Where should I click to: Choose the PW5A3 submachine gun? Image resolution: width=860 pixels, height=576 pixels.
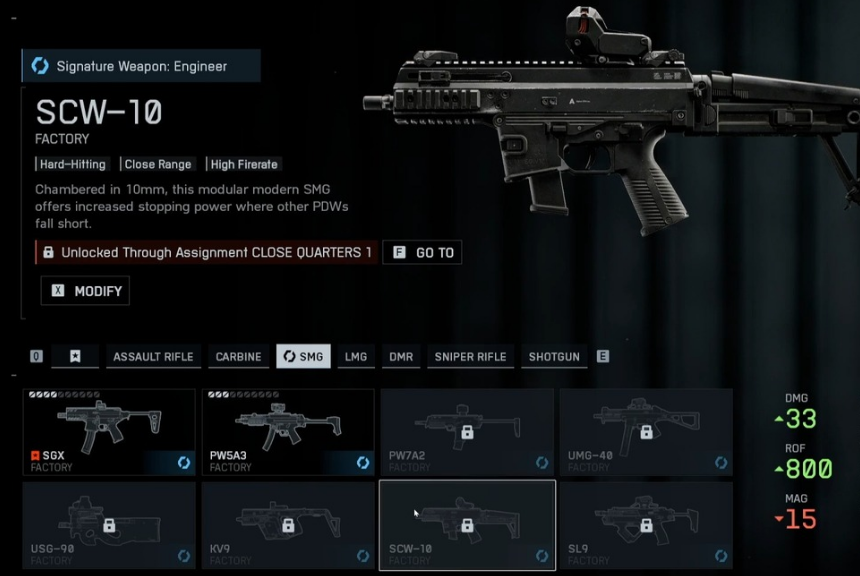point(288,432)
